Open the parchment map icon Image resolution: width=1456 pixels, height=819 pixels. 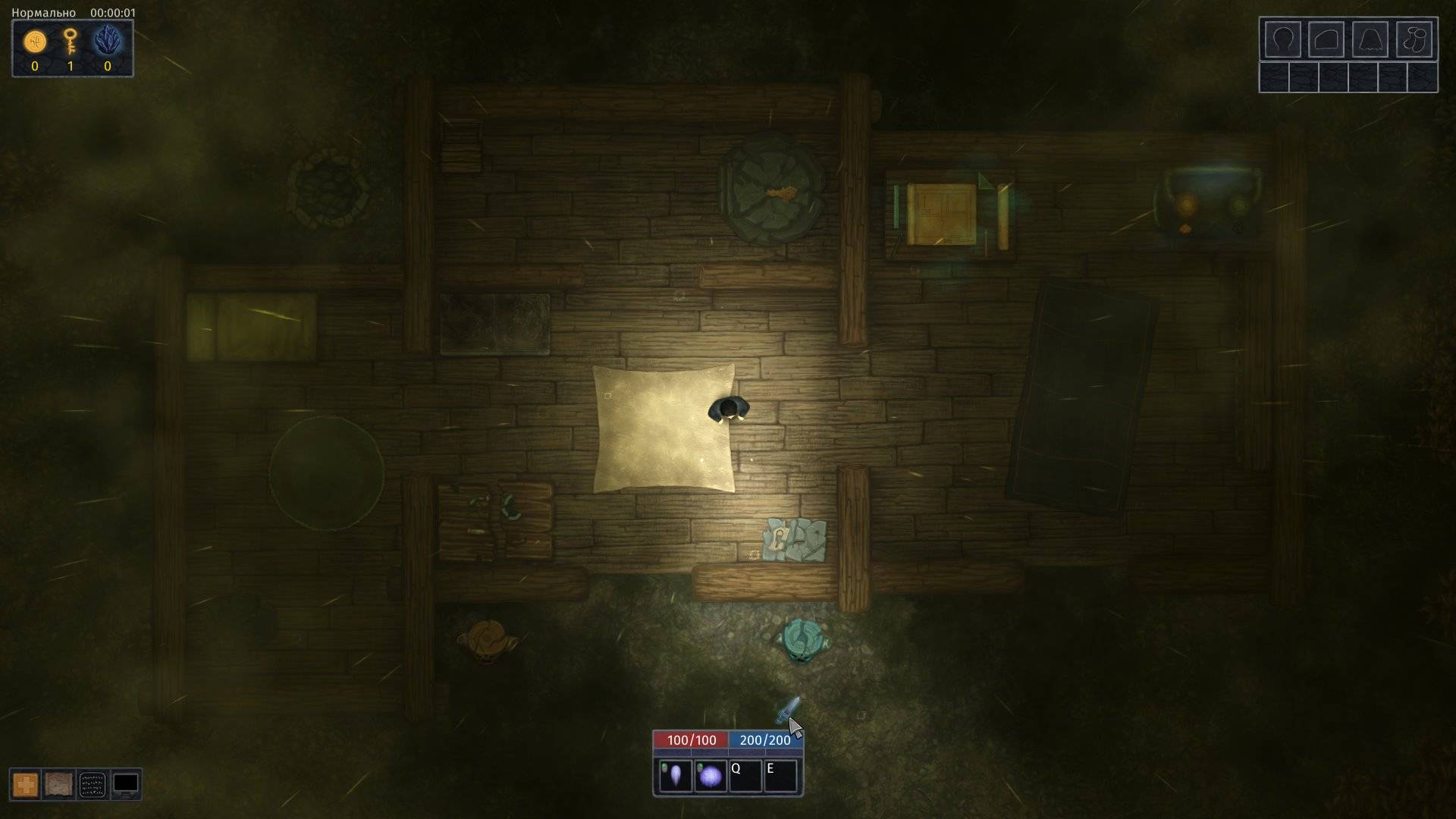(58, 784)
